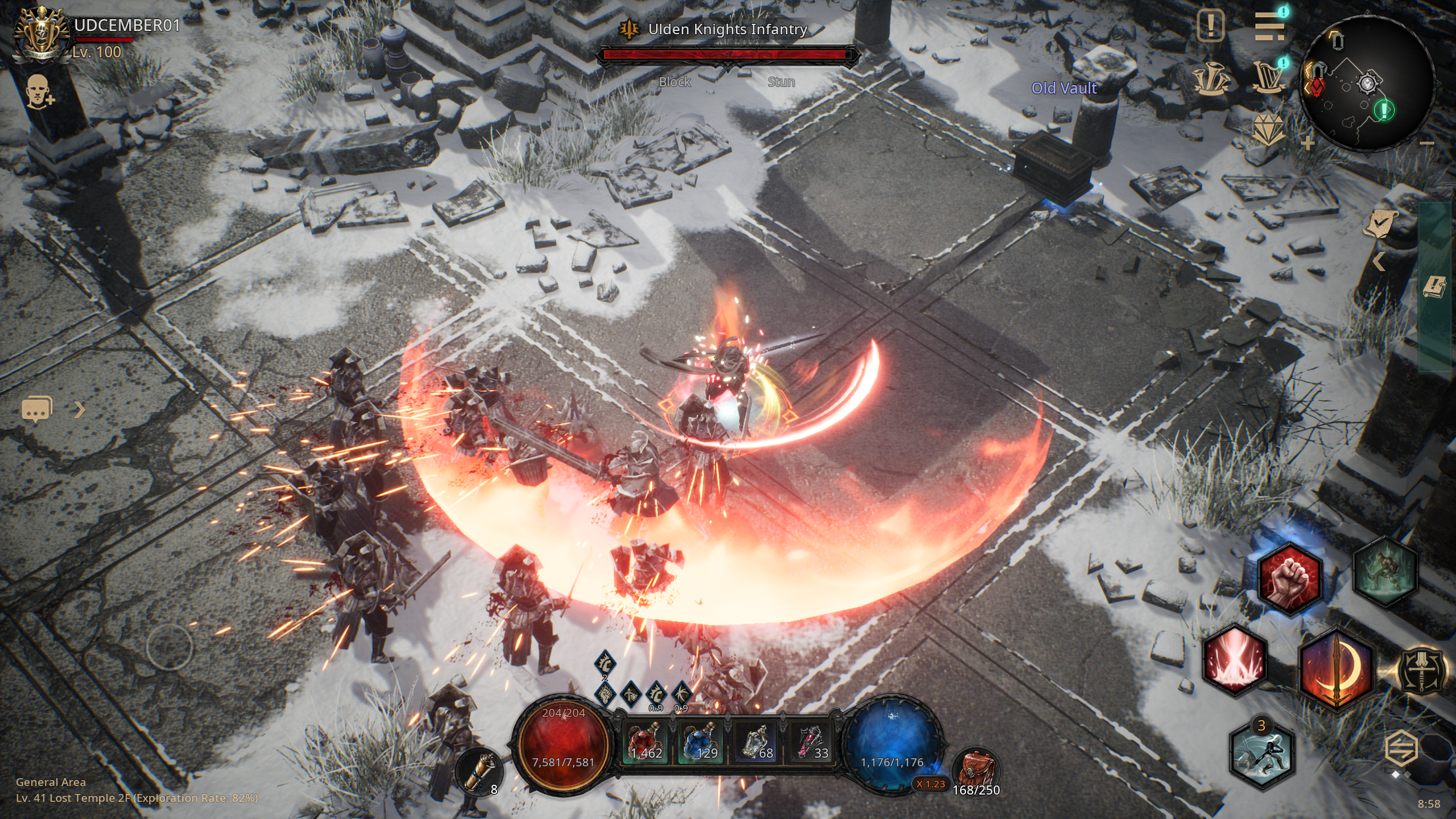Open the diamond shop icon

(x=1267, y=130)
